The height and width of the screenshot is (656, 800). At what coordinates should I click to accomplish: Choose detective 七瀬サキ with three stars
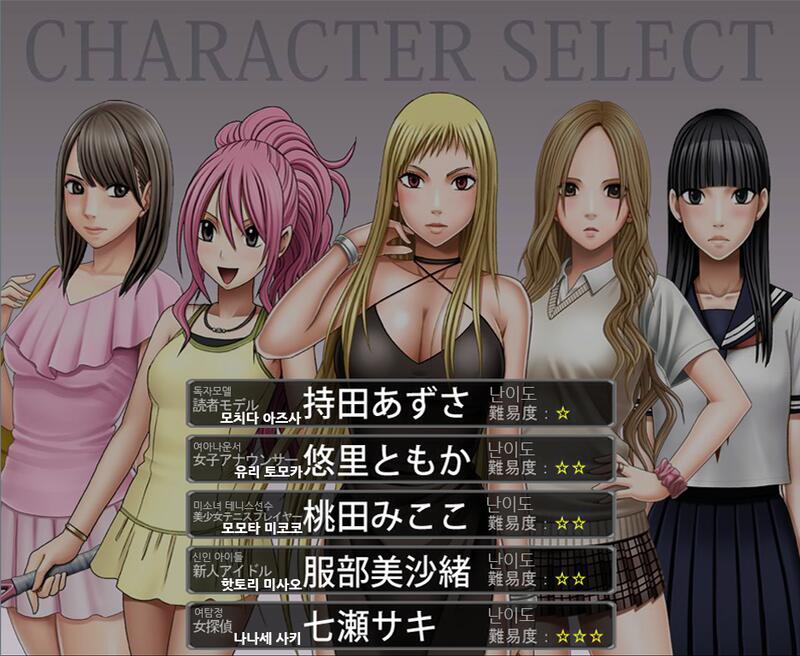(x=399, y=626)
